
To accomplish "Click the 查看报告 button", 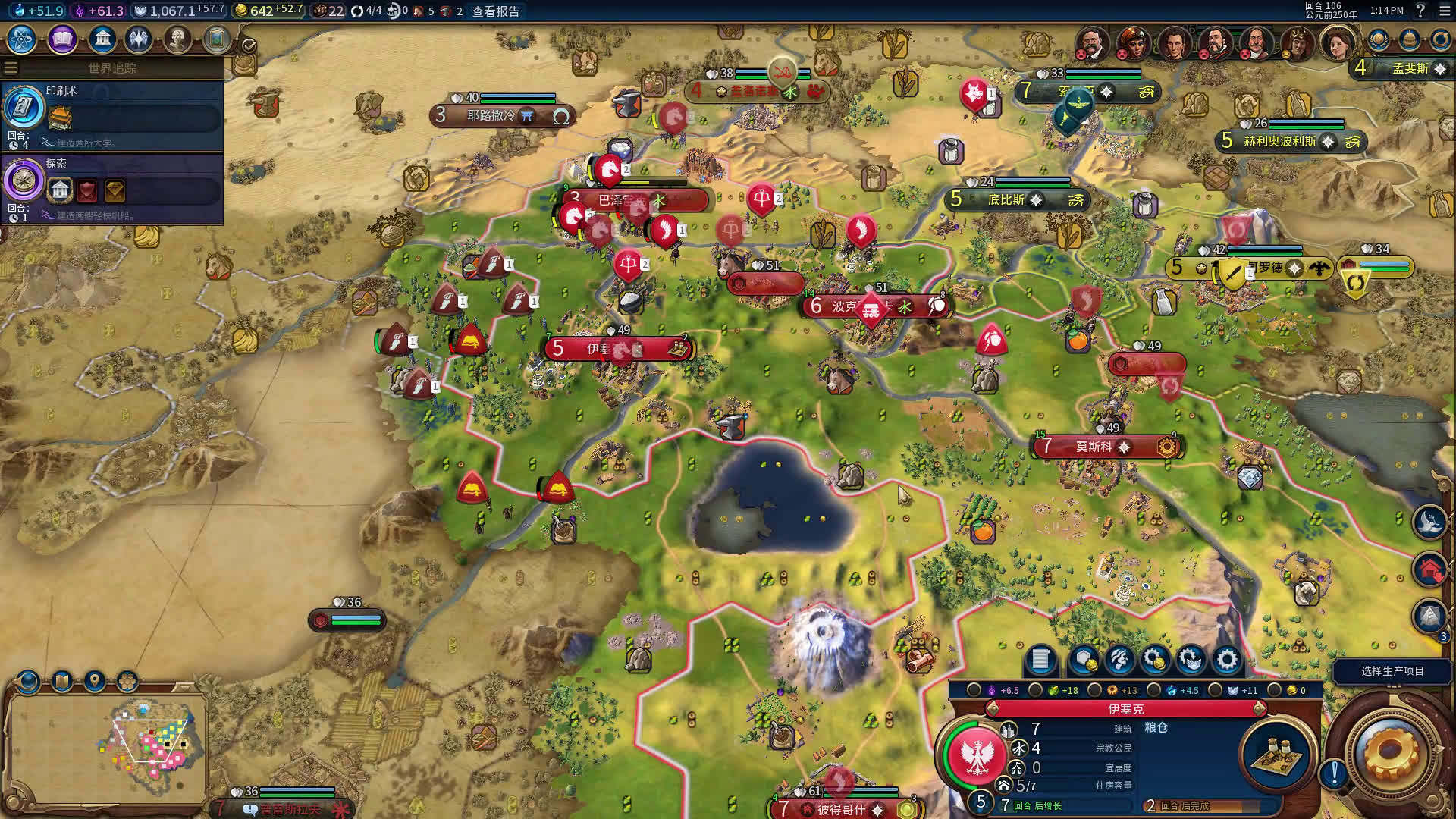I will (496, 11).
